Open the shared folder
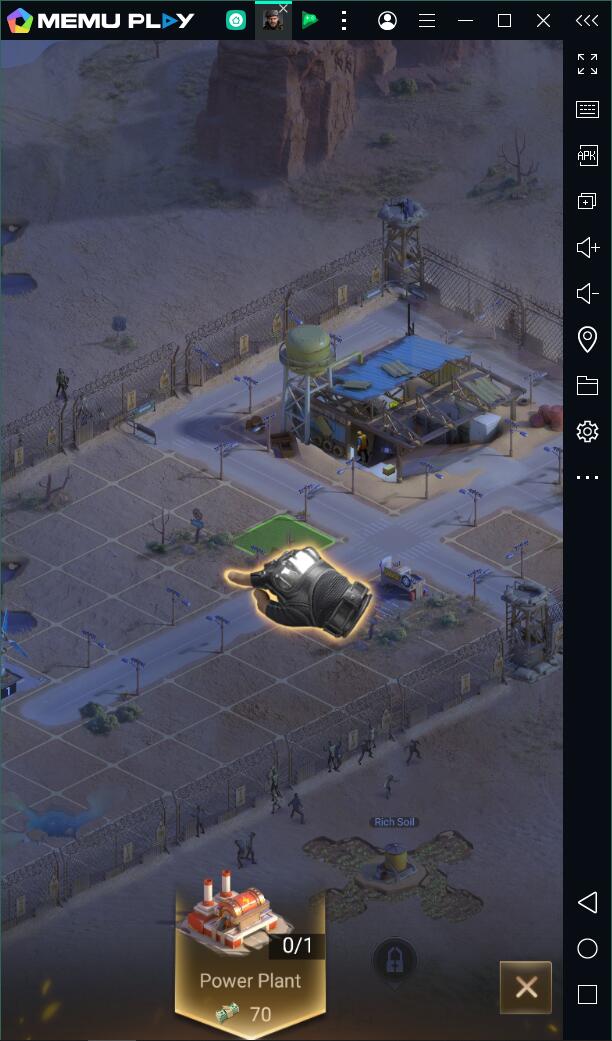 click(x=587, y=385)
